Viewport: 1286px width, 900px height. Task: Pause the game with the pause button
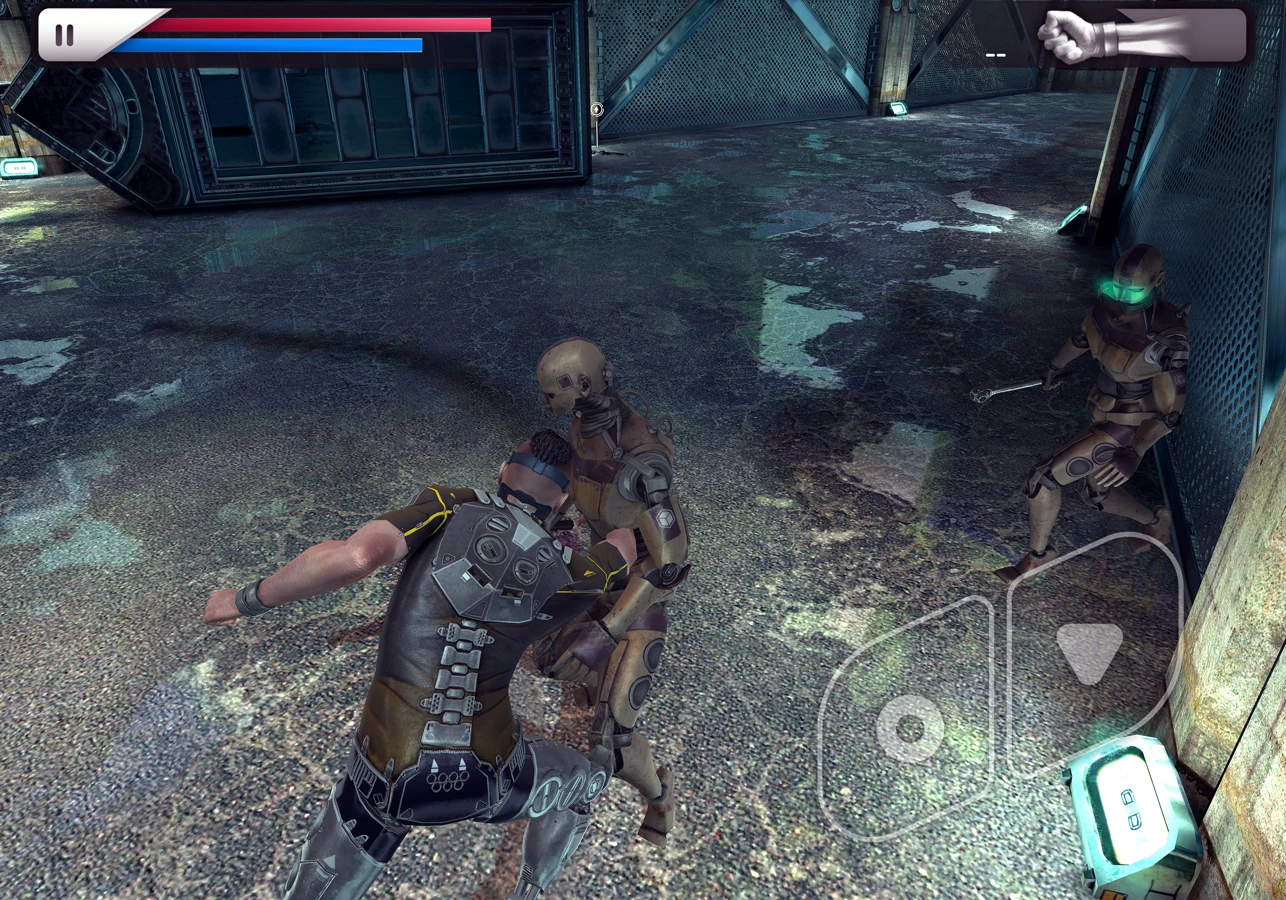(x=65, y=35)
